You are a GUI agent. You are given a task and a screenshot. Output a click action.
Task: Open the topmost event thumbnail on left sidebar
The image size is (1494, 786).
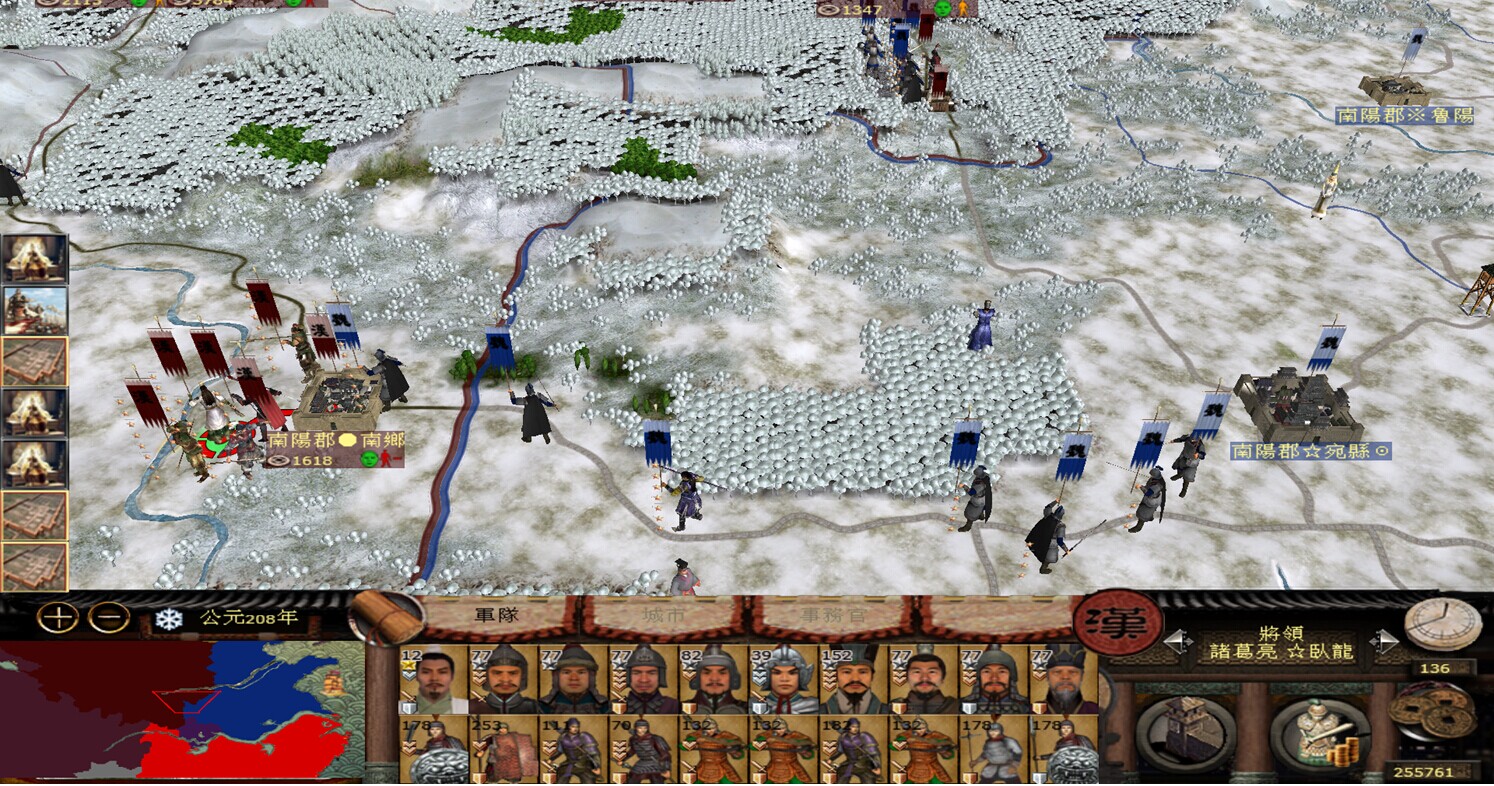[x=24, y=258]
